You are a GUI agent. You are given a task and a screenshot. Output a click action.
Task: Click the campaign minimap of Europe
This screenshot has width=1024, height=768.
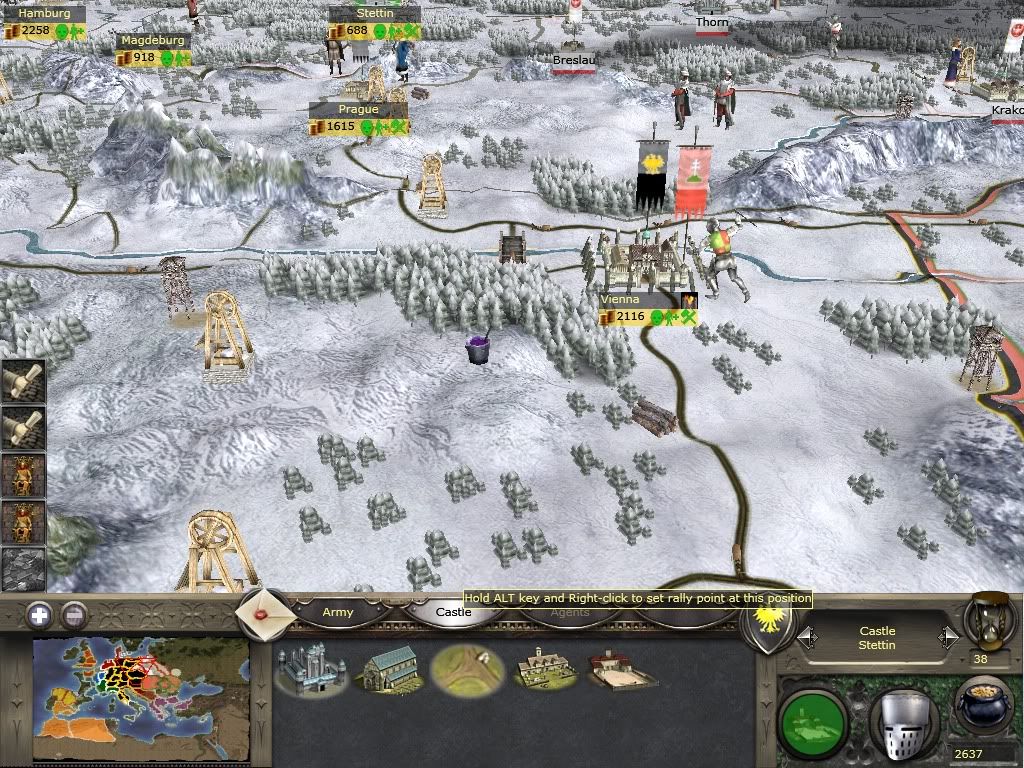(141, 698)
